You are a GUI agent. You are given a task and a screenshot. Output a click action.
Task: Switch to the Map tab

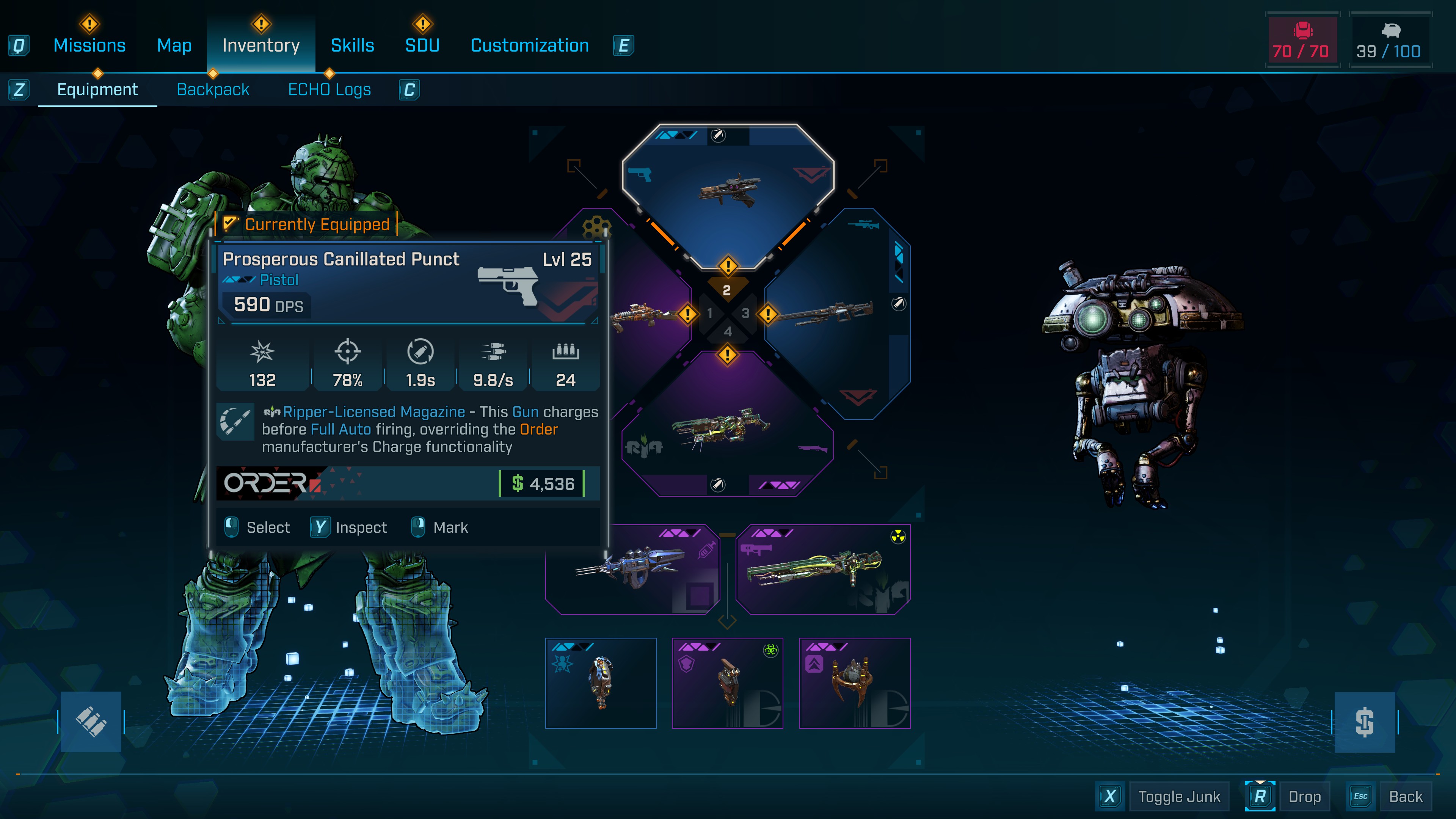(174, 45)
